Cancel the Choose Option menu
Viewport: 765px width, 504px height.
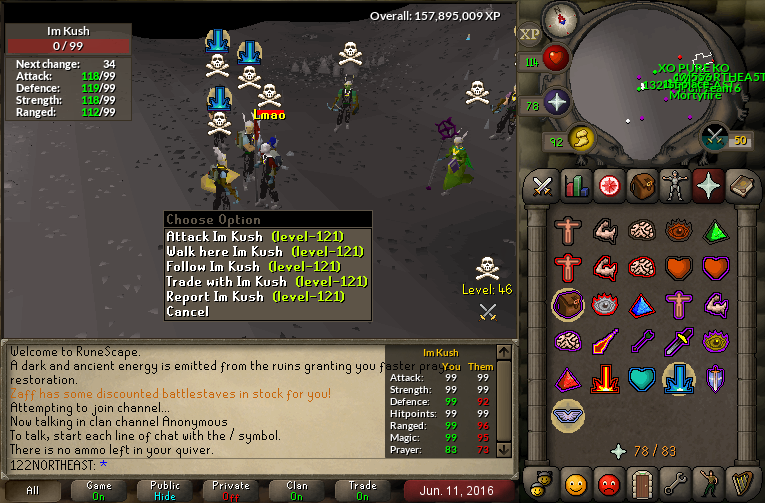tap(188, 311)
